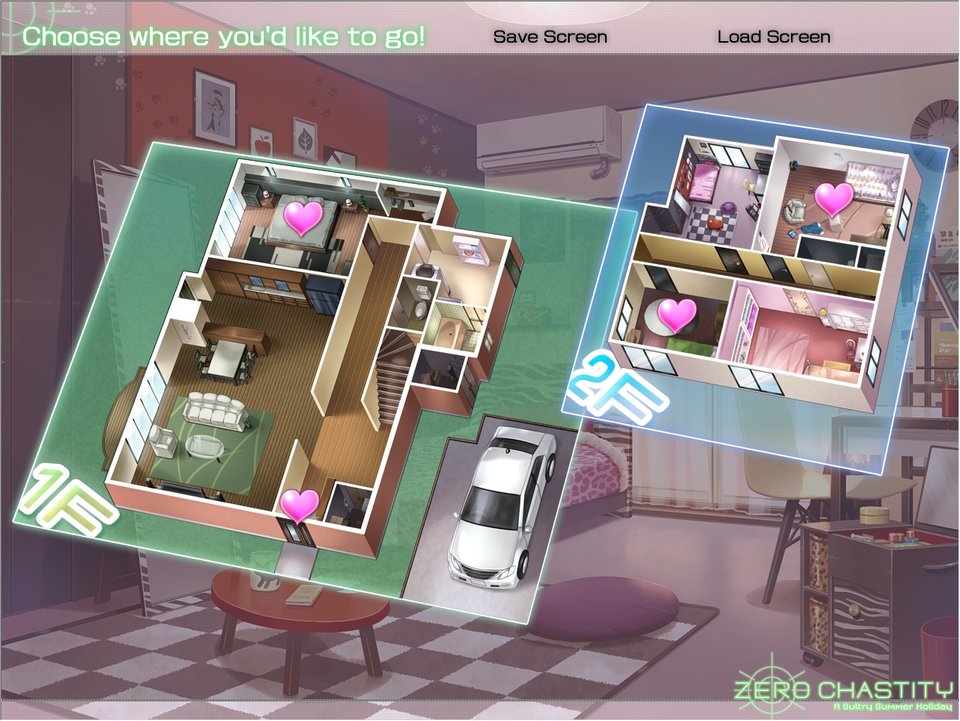
Task: Go to the heart in the upstairs pink-bed room
Action: pos(834,197)
